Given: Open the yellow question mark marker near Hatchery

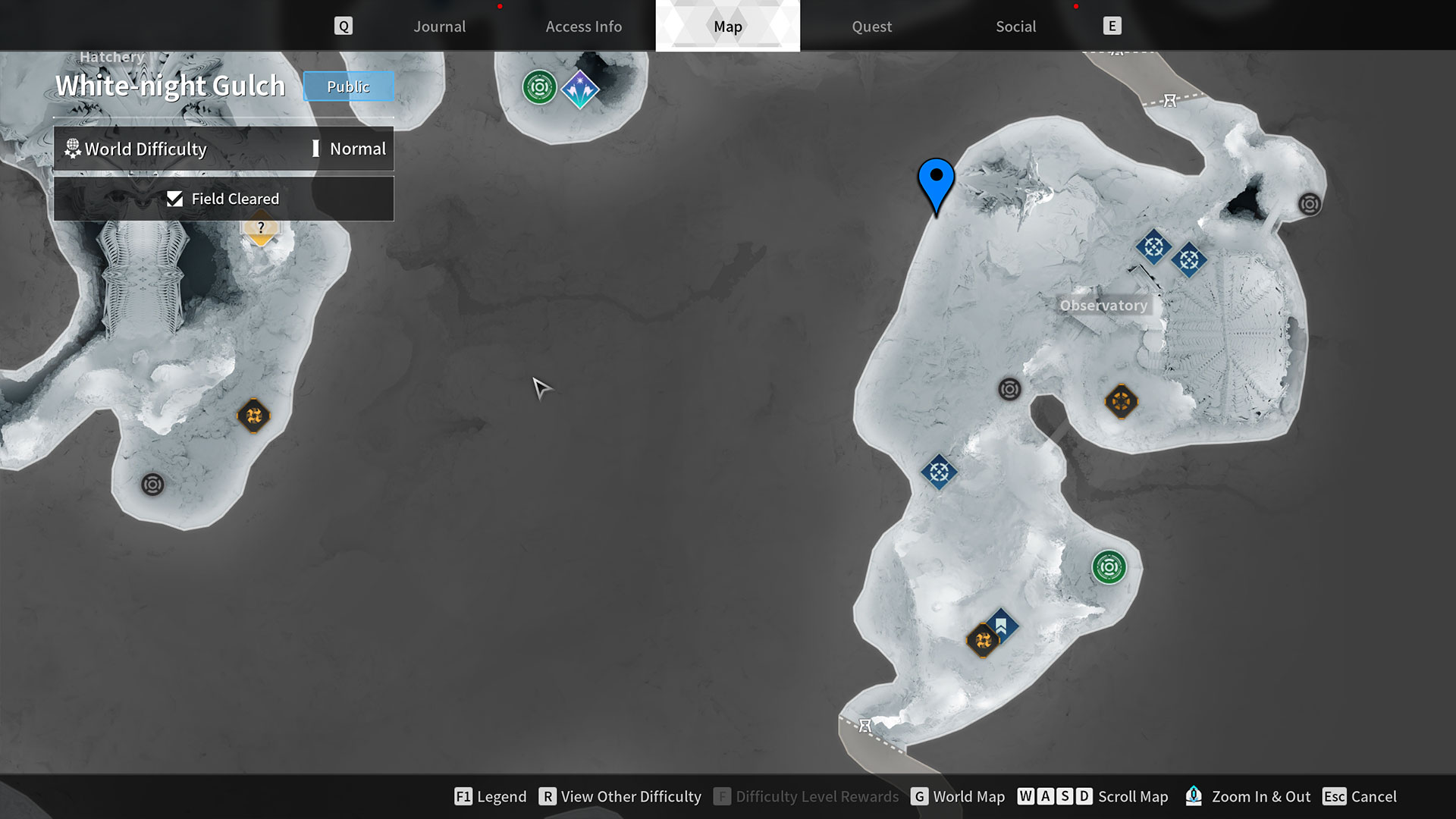Looking at the screenshot, I should tap(261, 227).
